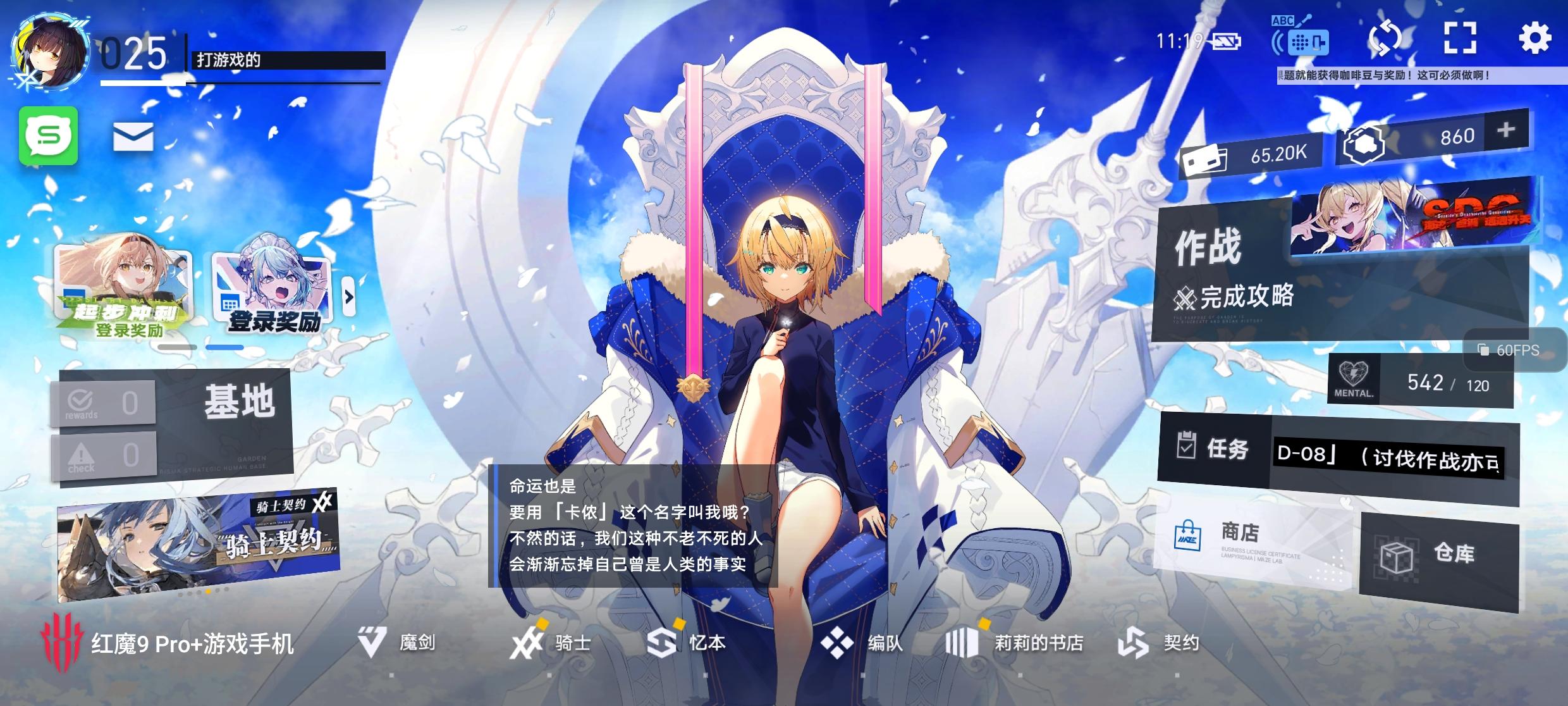Open the 商店 shop panel

point(1239,537)
